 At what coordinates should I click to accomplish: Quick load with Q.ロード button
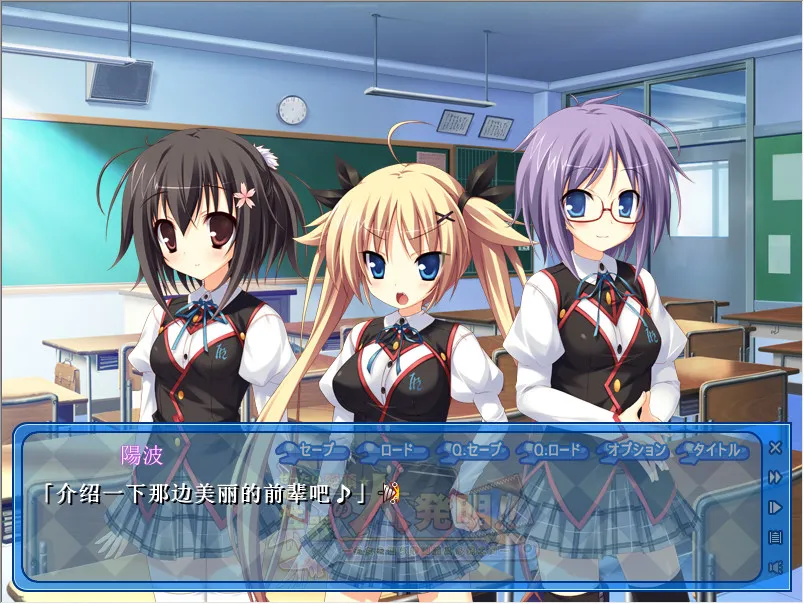(x=556, y=450)
